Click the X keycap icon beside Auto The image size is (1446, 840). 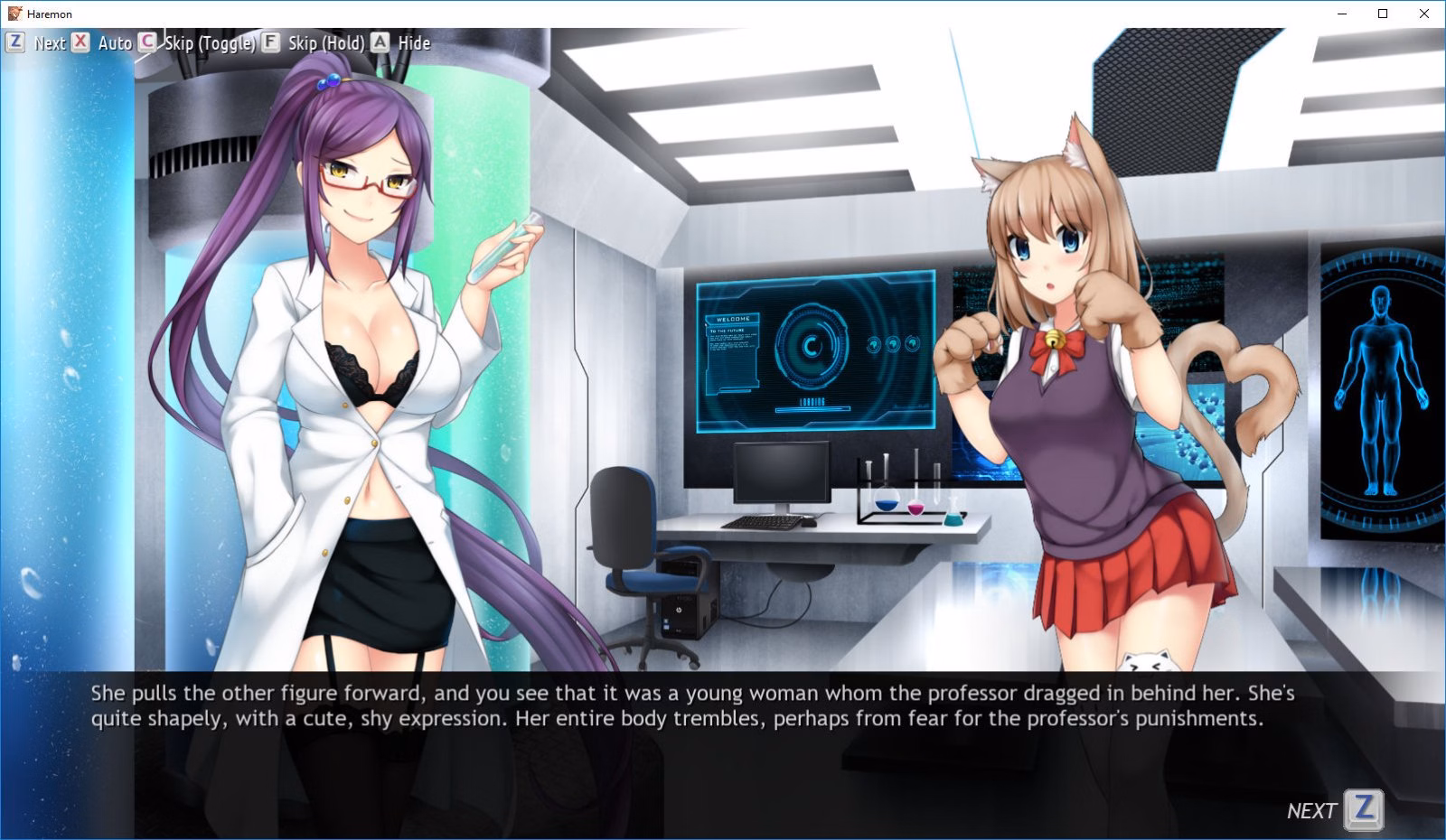tap(80, 42)
